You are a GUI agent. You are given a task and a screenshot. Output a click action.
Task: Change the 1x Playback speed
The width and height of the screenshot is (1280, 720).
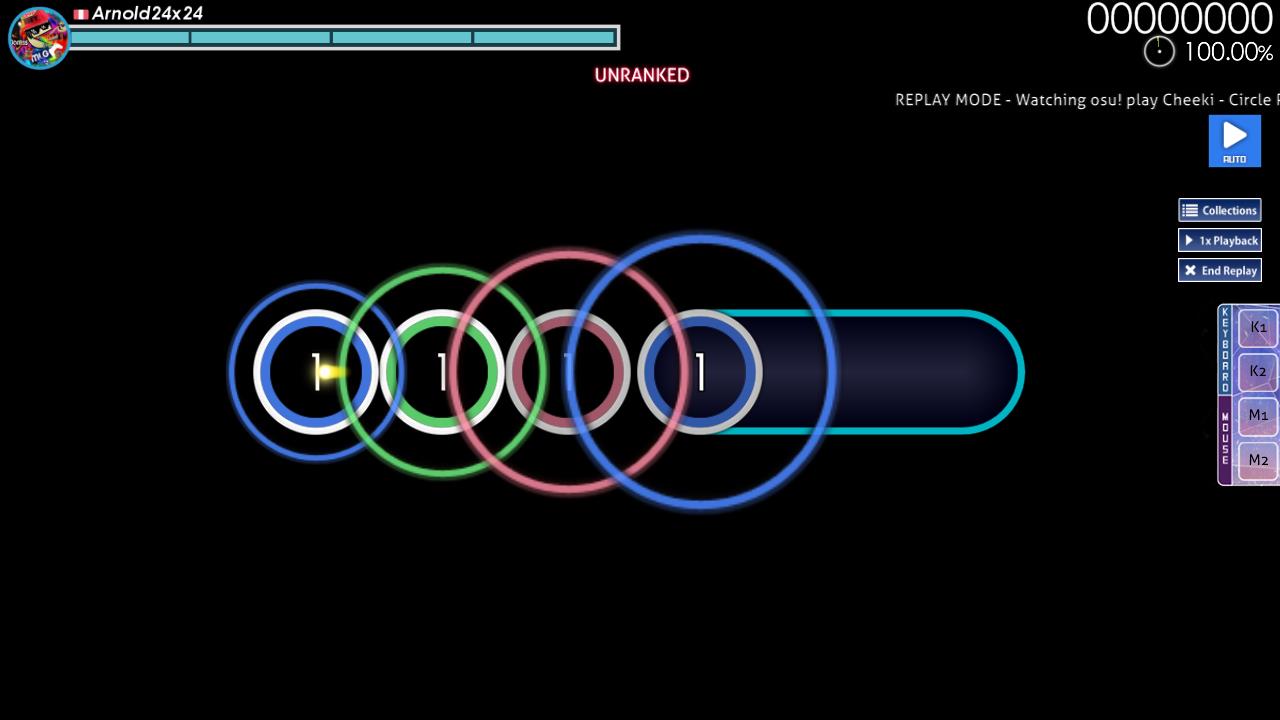1219,240
